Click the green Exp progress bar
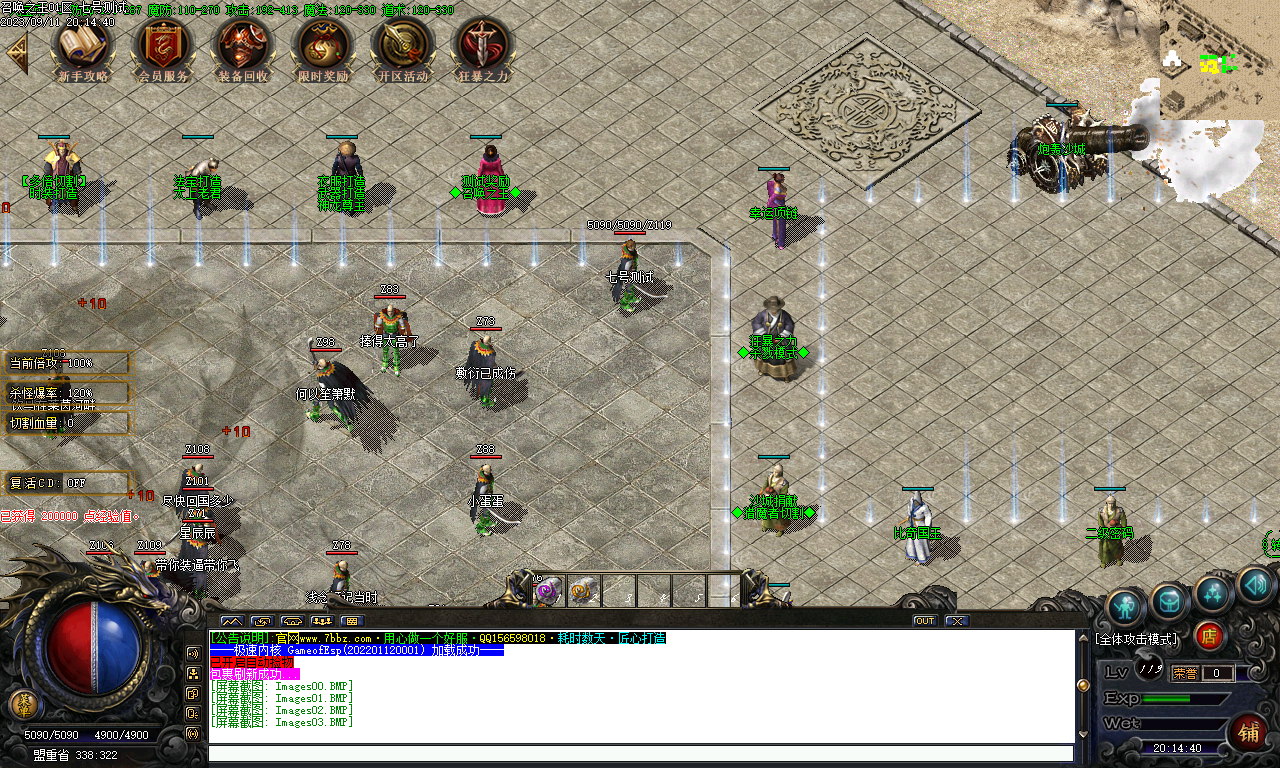 (x=1166, y=699)
